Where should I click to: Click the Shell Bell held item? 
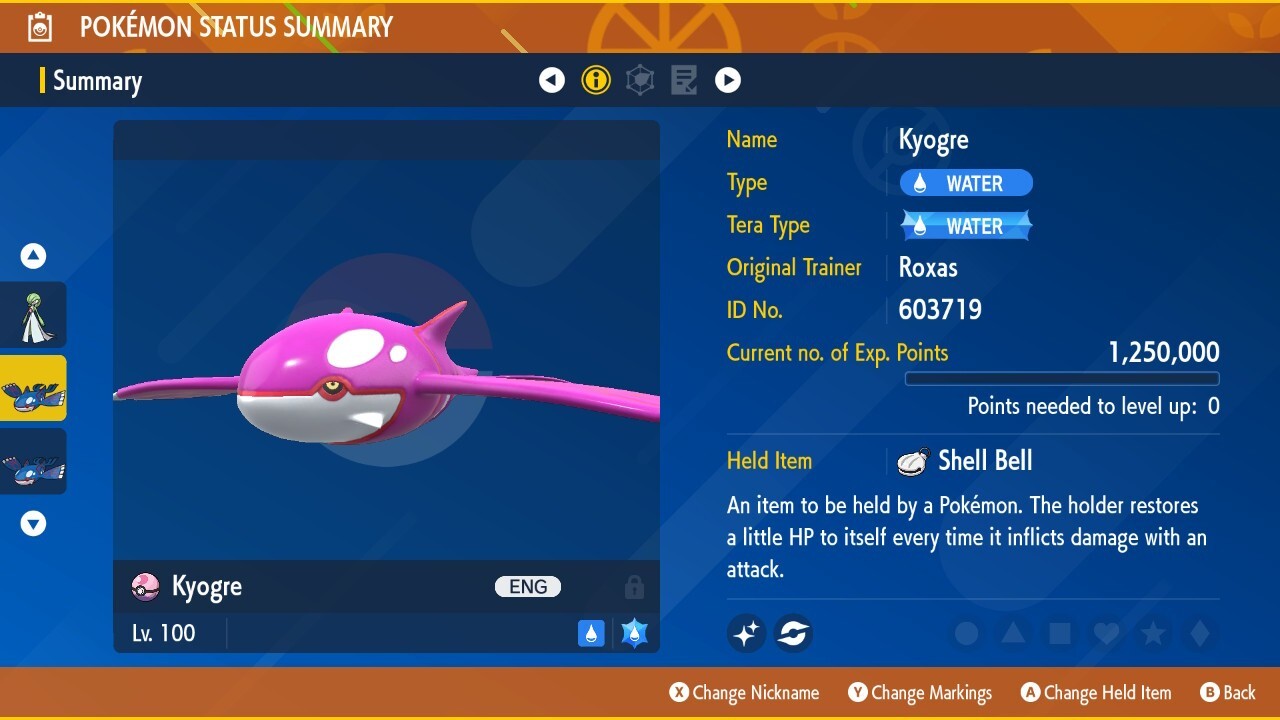click(x=965, y=461)
